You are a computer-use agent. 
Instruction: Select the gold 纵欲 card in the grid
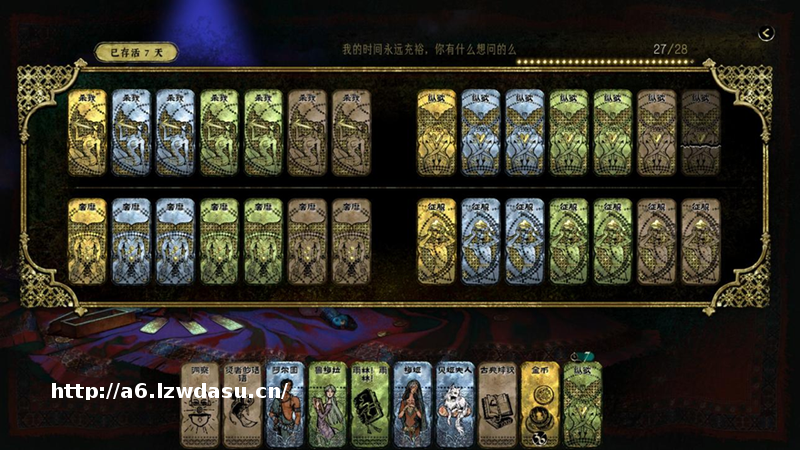(x=436, y=133)
